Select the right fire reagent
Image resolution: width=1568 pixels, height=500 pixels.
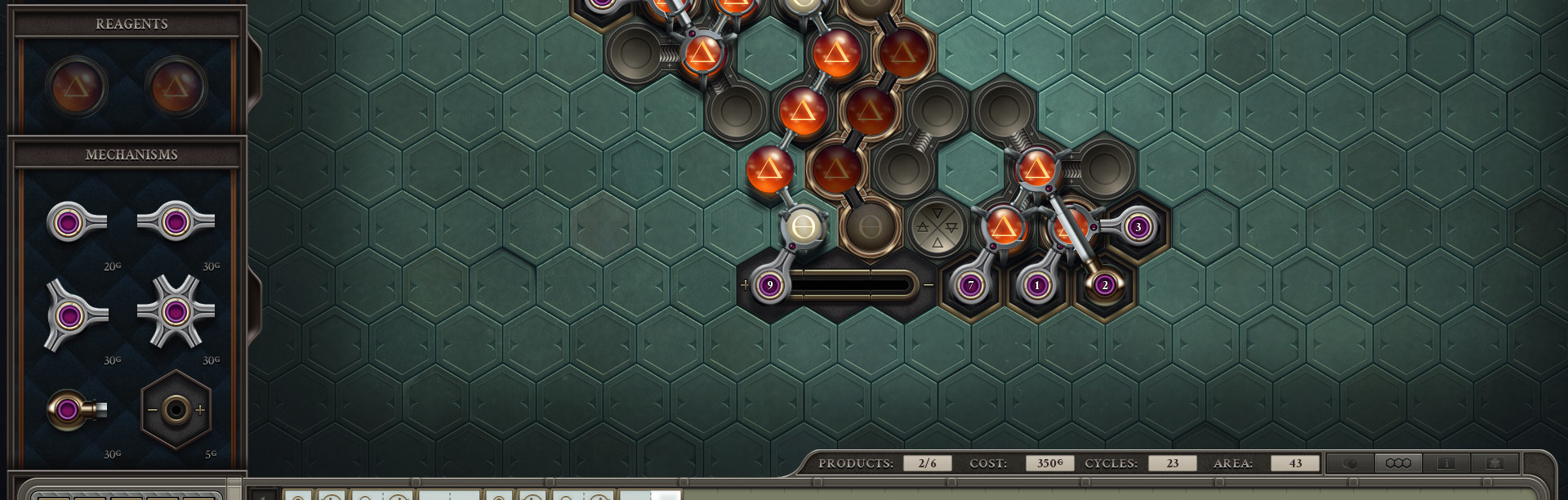pos(176,86)
